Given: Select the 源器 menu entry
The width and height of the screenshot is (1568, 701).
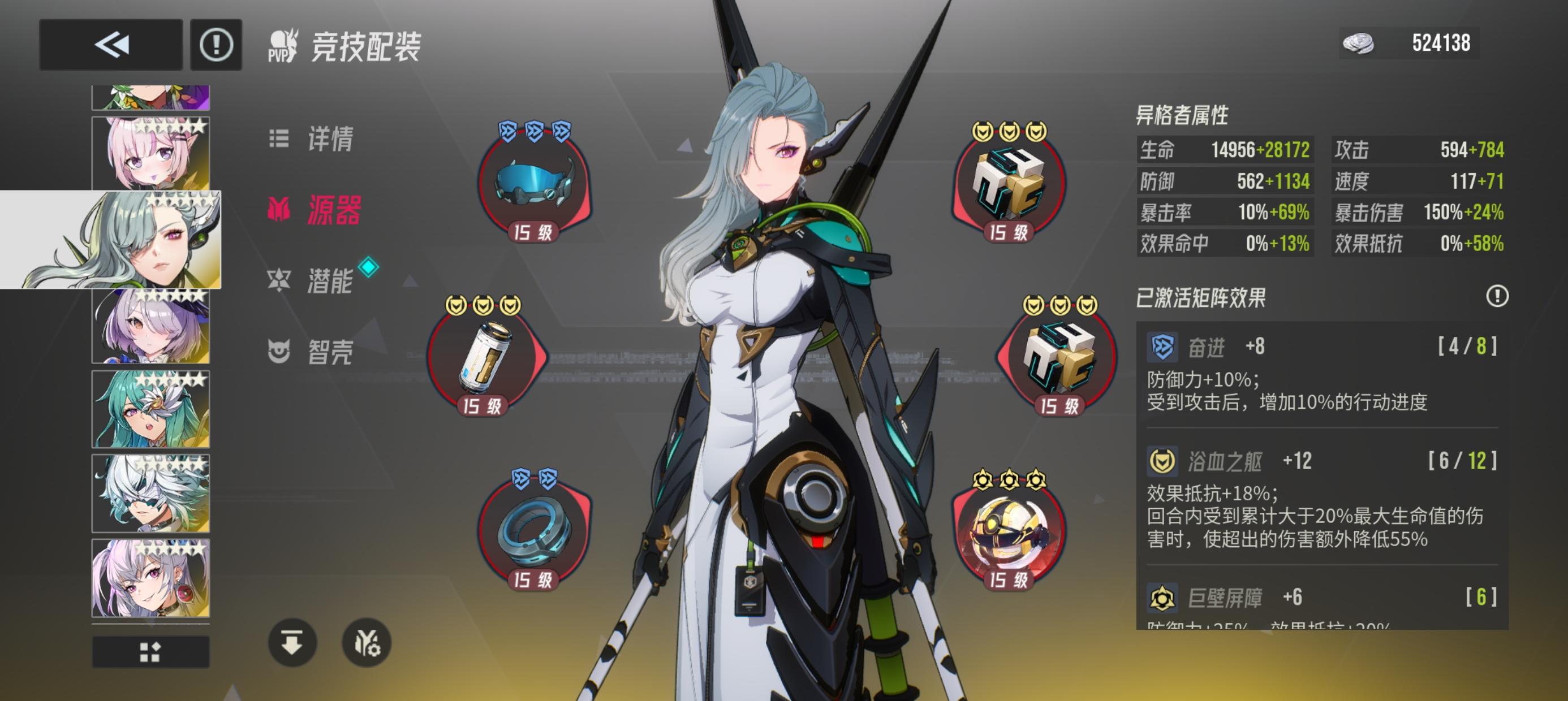Looking at the screenshot, I should (315, 209).
